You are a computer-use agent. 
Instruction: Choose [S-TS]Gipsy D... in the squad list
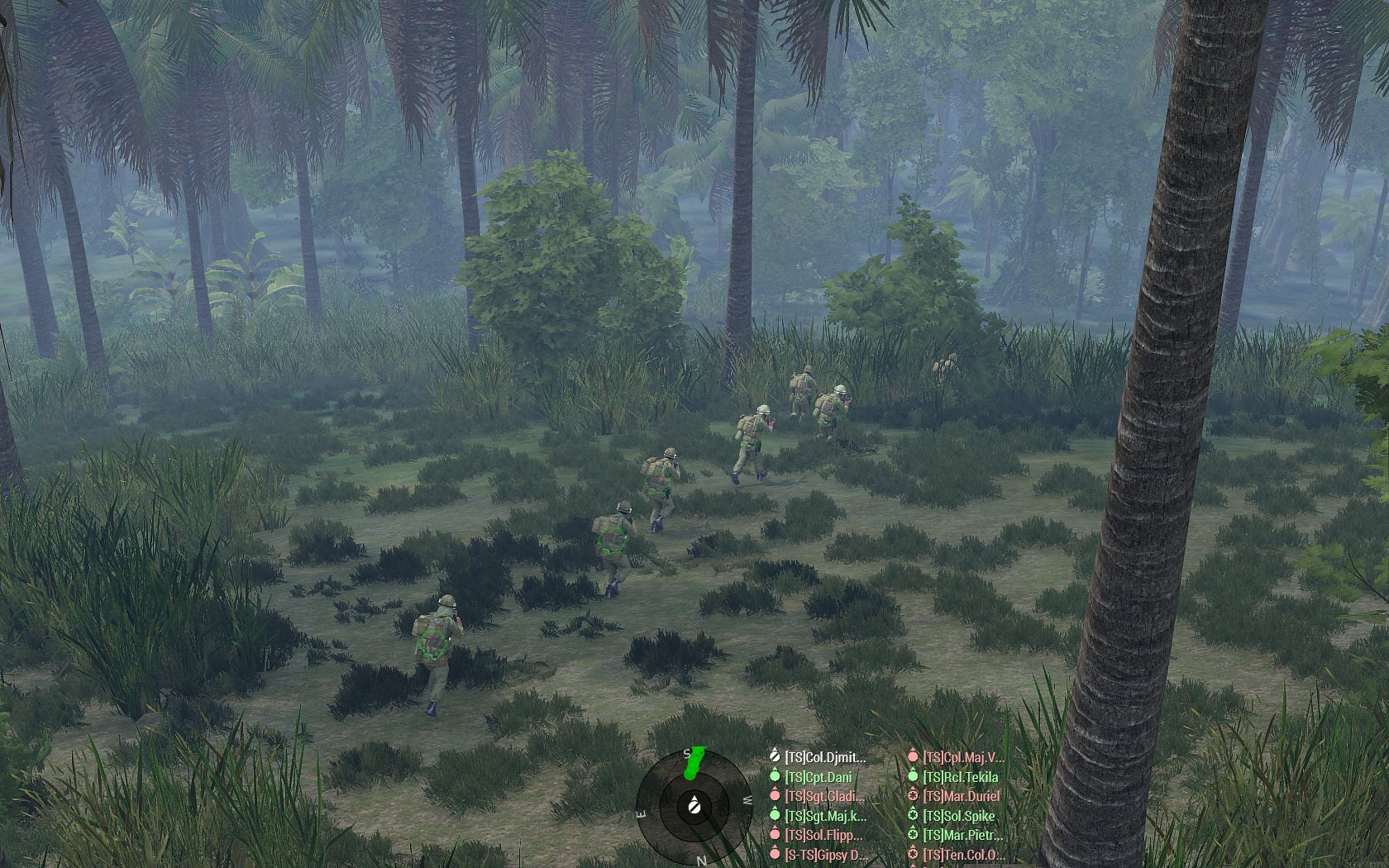[x=825, y=854]
